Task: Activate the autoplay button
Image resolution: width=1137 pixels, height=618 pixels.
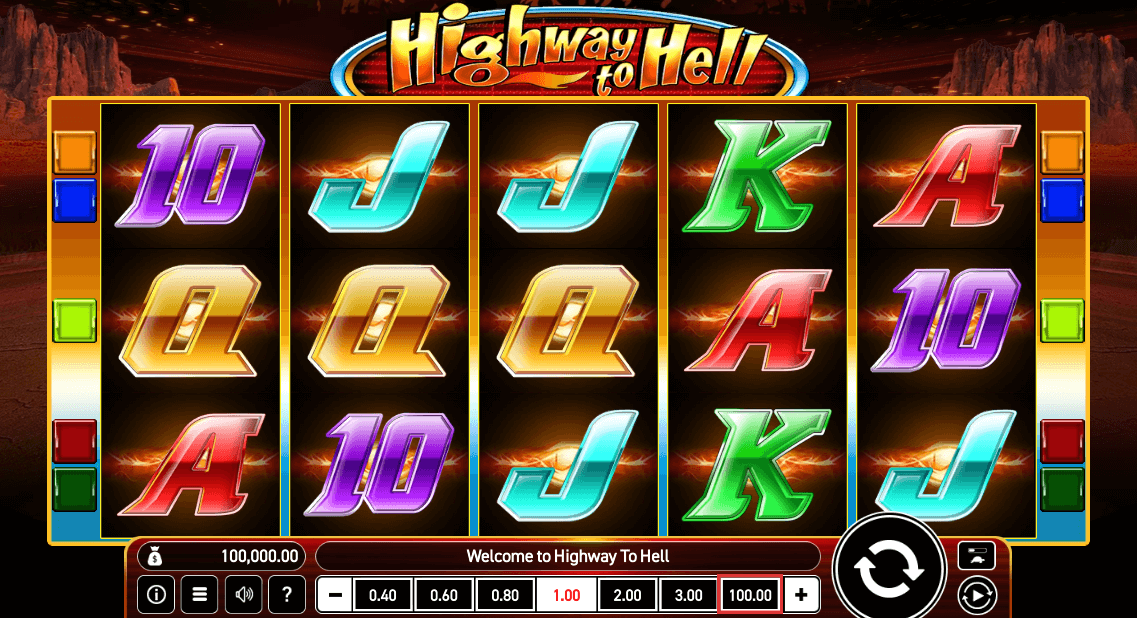Action: coord(976,596)
